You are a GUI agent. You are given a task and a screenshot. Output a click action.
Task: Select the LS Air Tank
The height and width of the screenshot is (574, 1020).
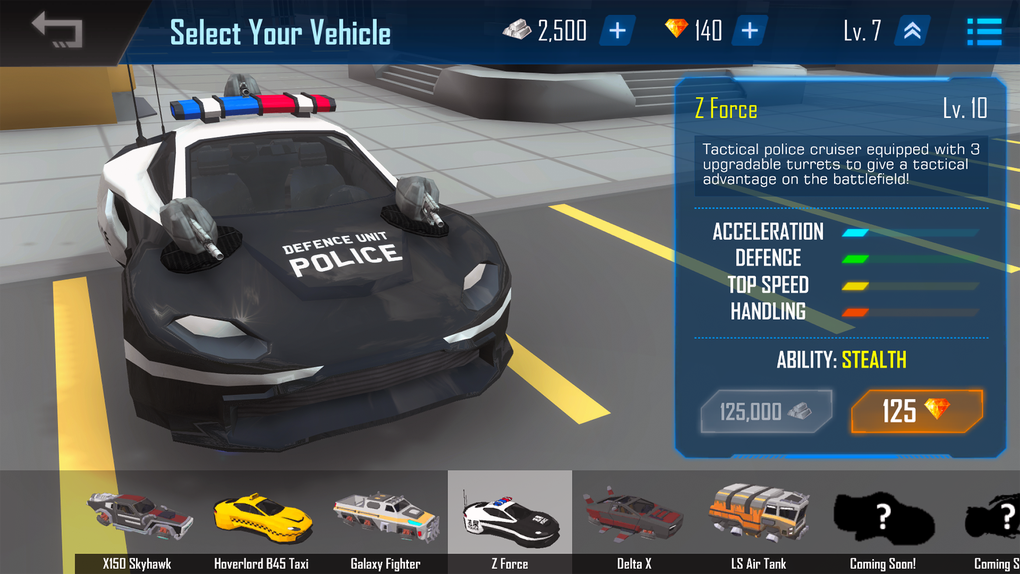tap(758, 520)
